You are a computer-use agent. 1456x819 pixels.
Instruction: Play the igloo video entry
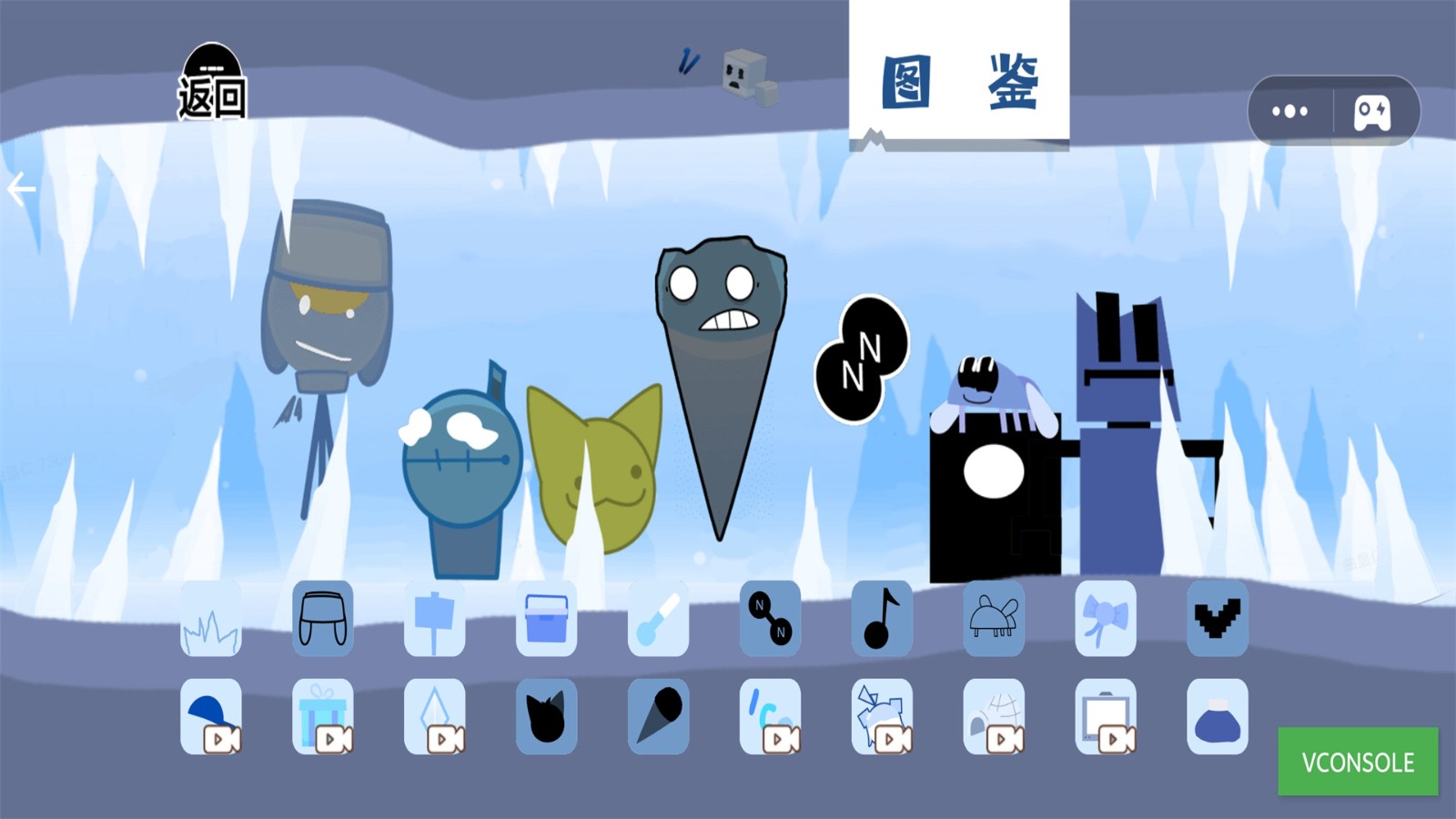(x=994, y=717)
